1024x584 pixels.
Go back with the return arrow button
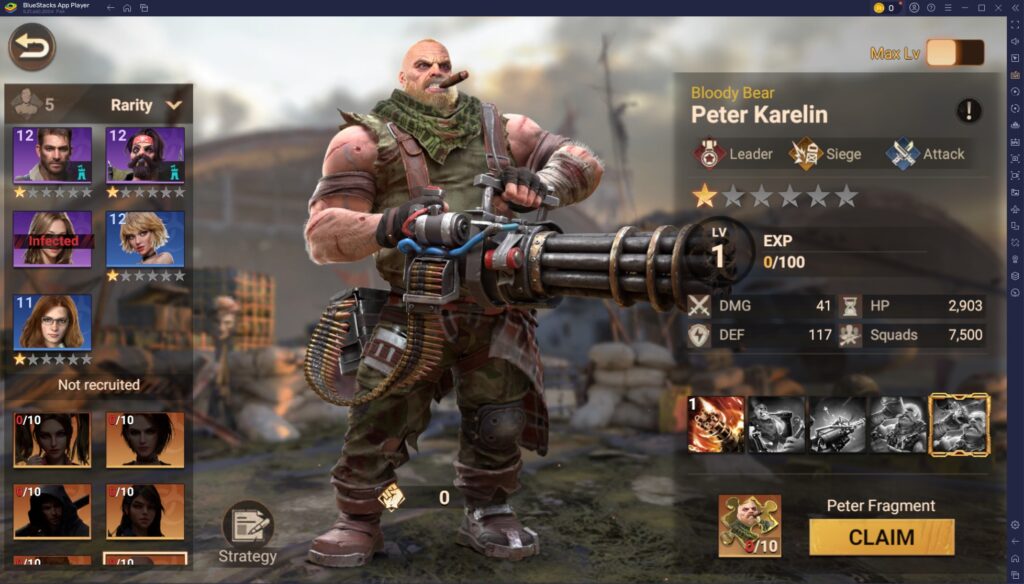[x=32, y=47]
